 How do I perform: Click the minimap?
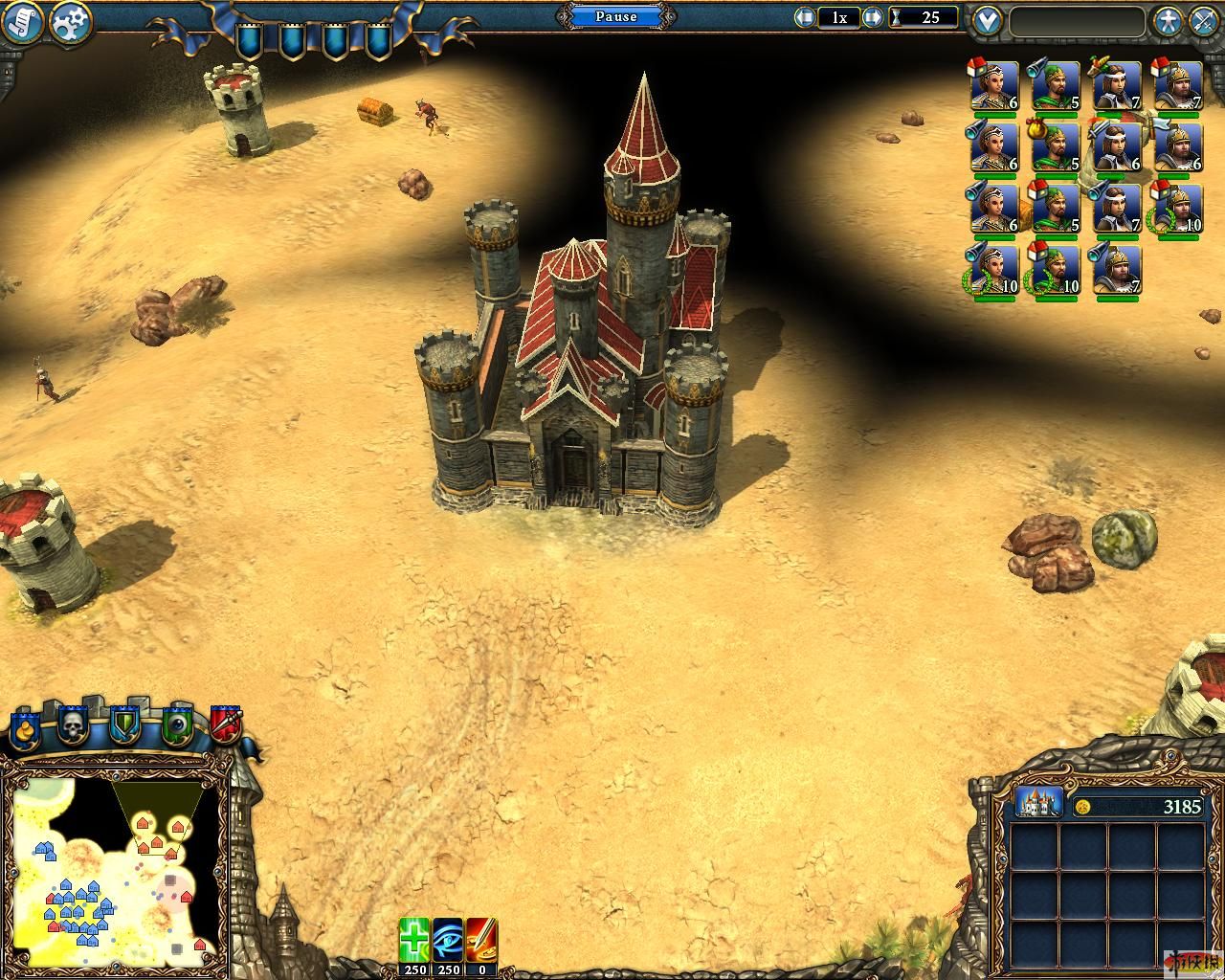tap(115, 868)
